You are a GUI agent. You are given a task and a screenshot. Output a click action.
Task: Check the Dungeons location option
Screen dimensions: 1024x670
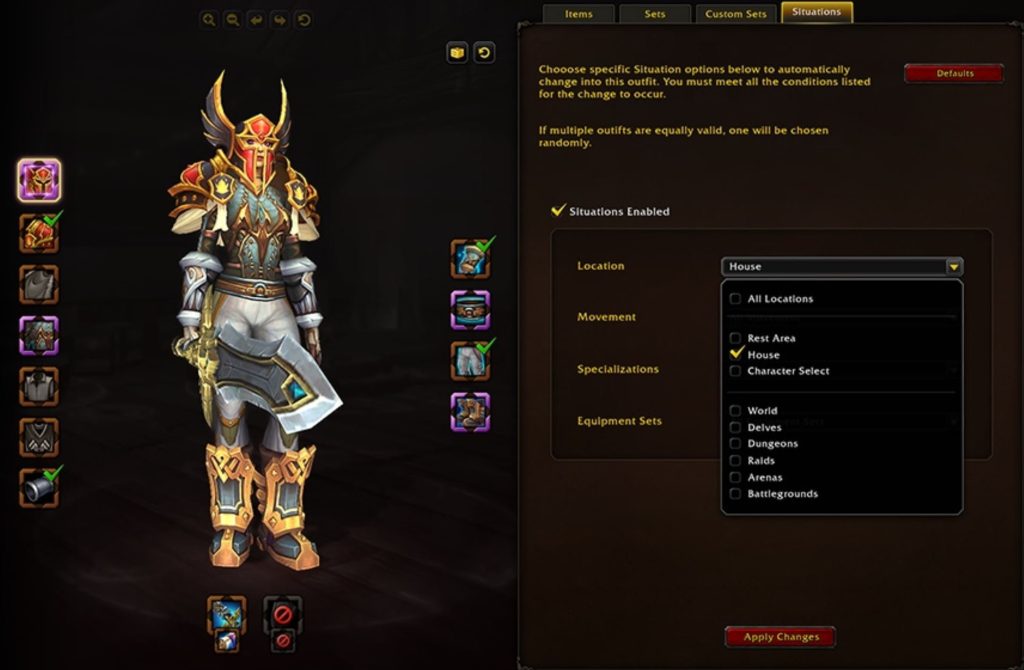click(x=736, y=444)
